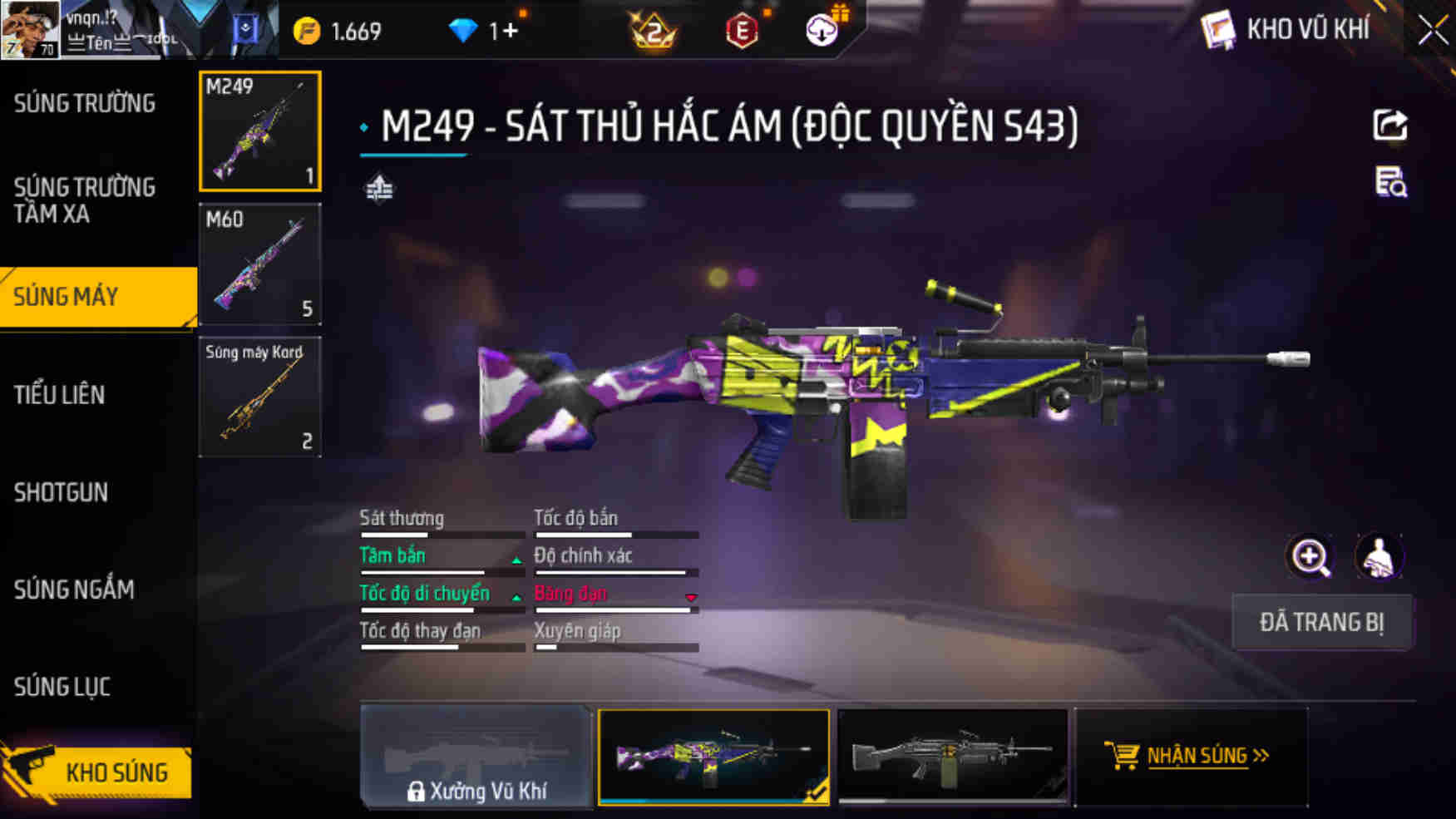
Task: Open the gold coins balance icon
Action: 308,30
